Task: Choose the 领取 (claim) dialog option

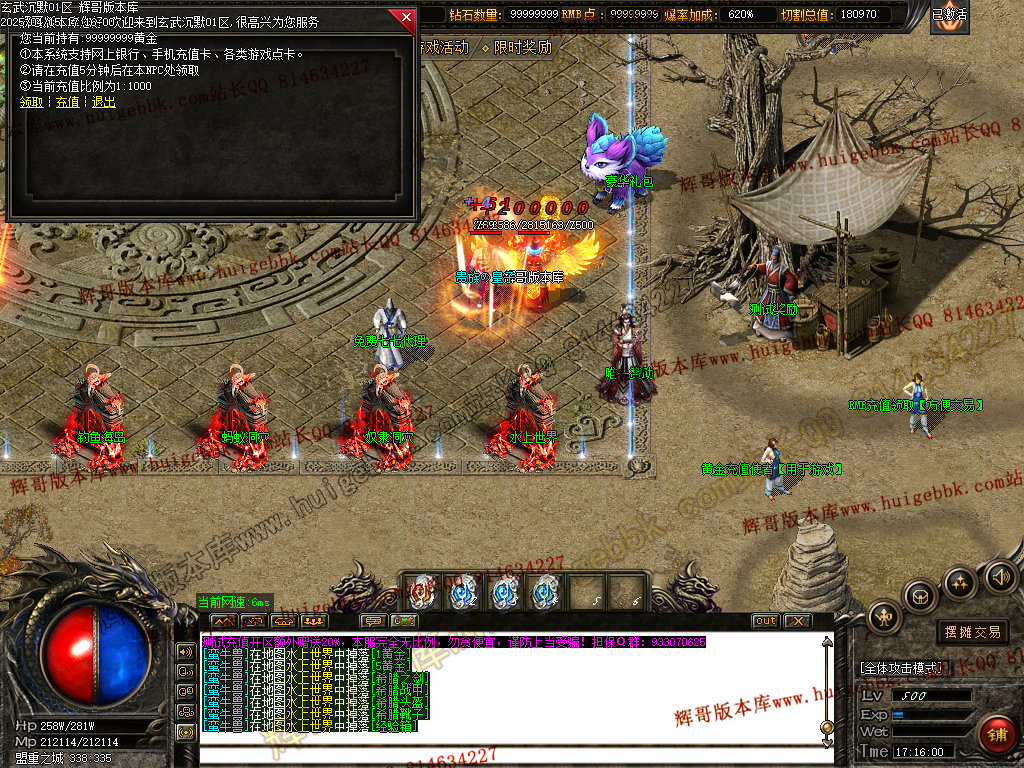Action: click(x=31, y=102)
